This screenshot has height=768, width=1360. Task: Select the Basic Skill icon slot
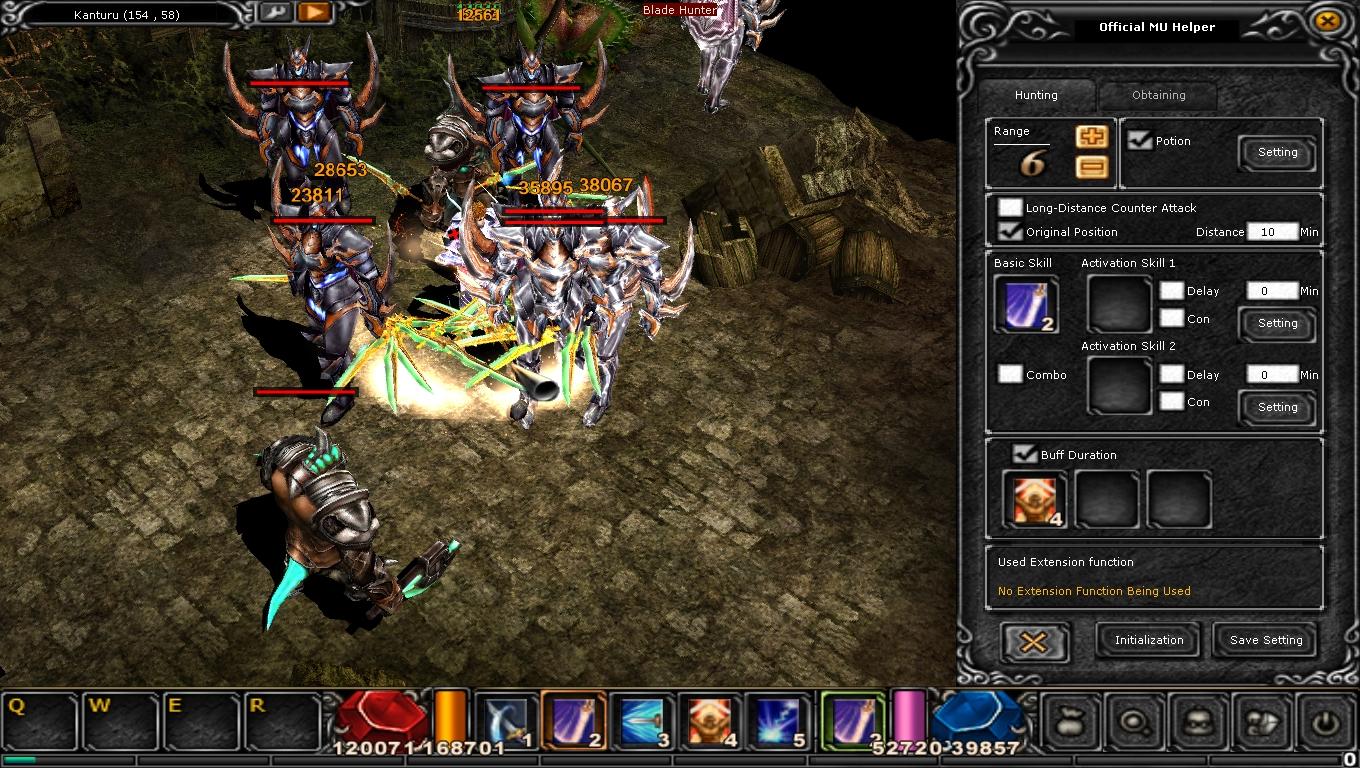point(1026,304)
